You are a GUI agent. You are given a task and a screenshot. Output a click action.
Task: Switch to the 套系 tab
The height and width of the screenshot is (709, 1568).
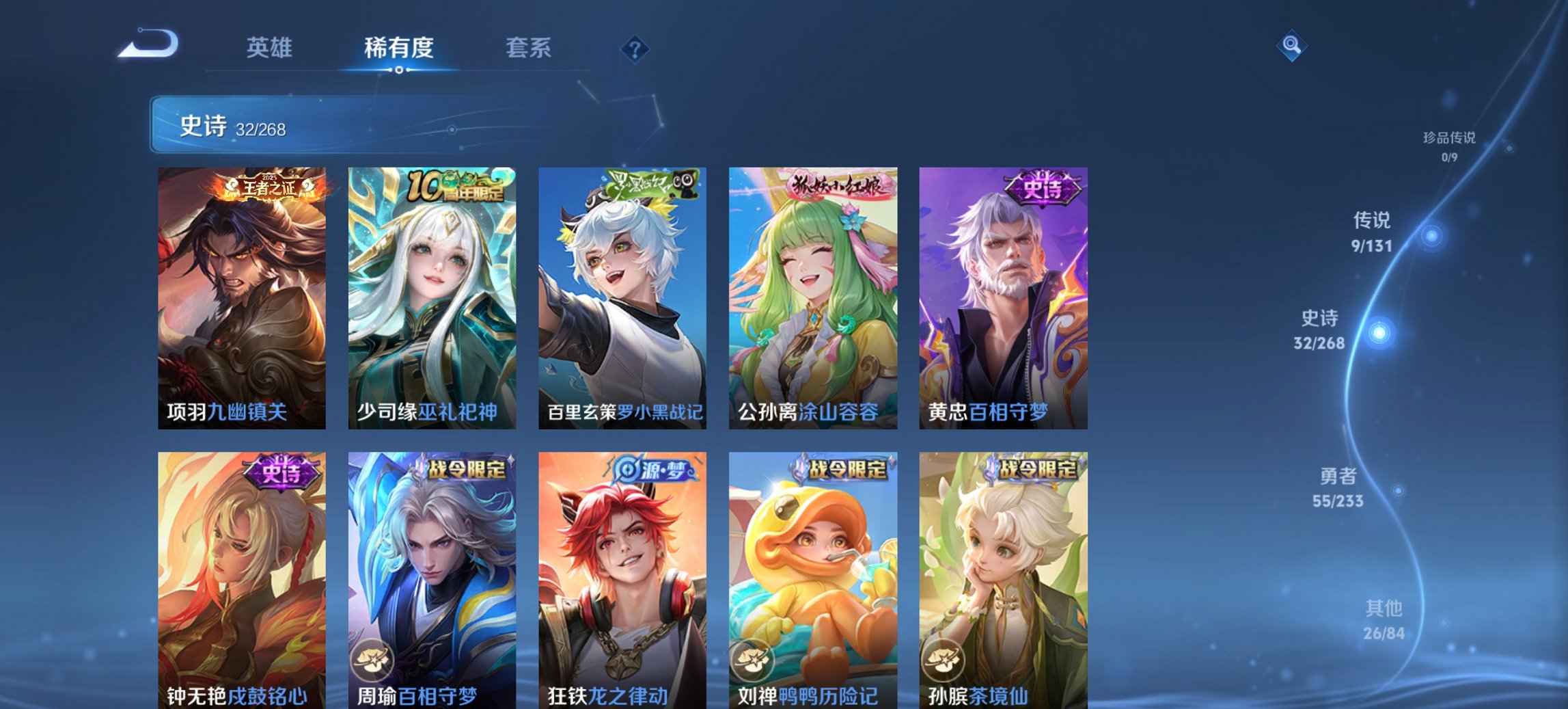tap(529, 48)
